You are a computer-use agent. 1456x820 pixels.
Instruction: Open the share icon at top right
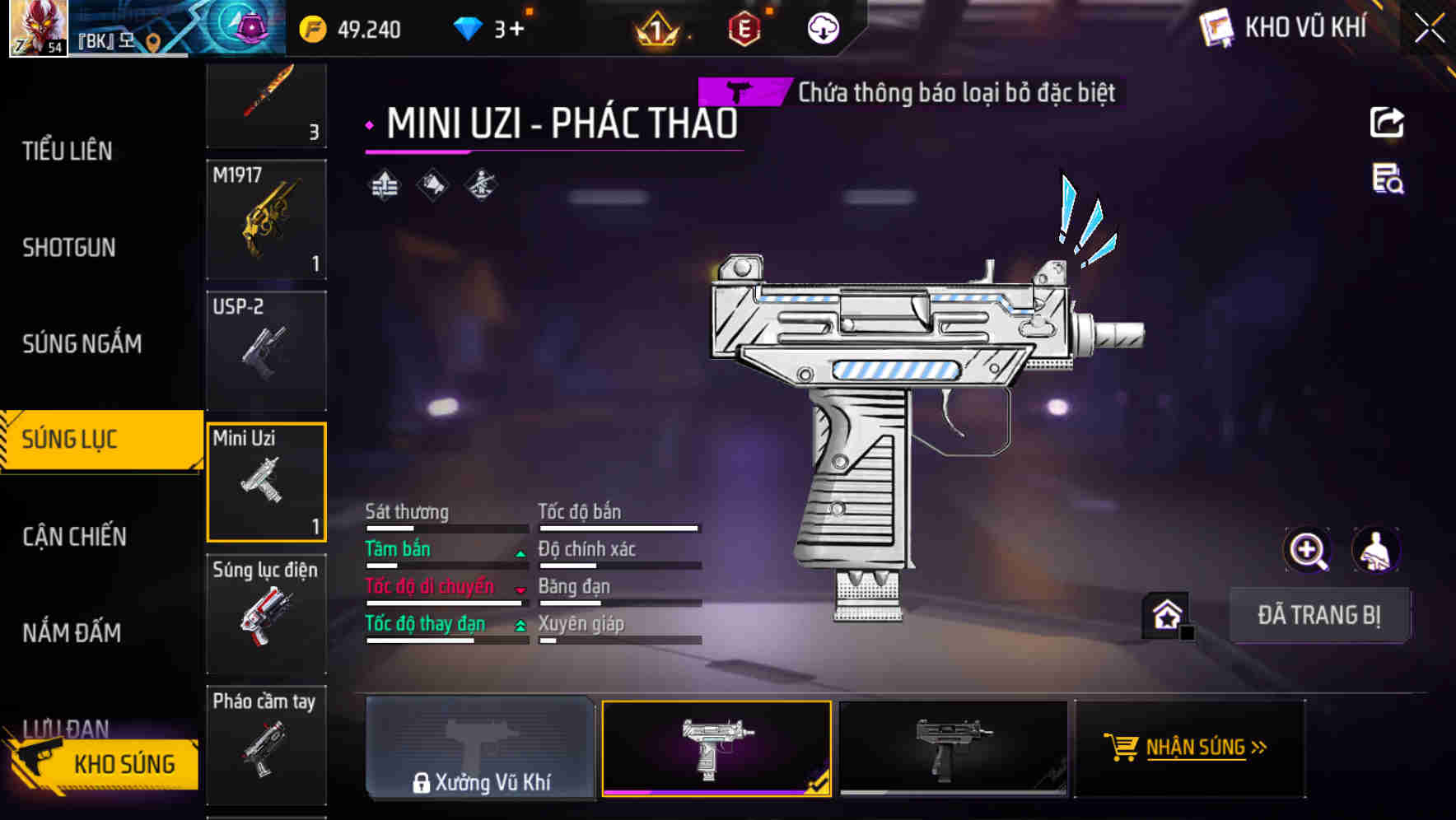[x=1388, y=121]
